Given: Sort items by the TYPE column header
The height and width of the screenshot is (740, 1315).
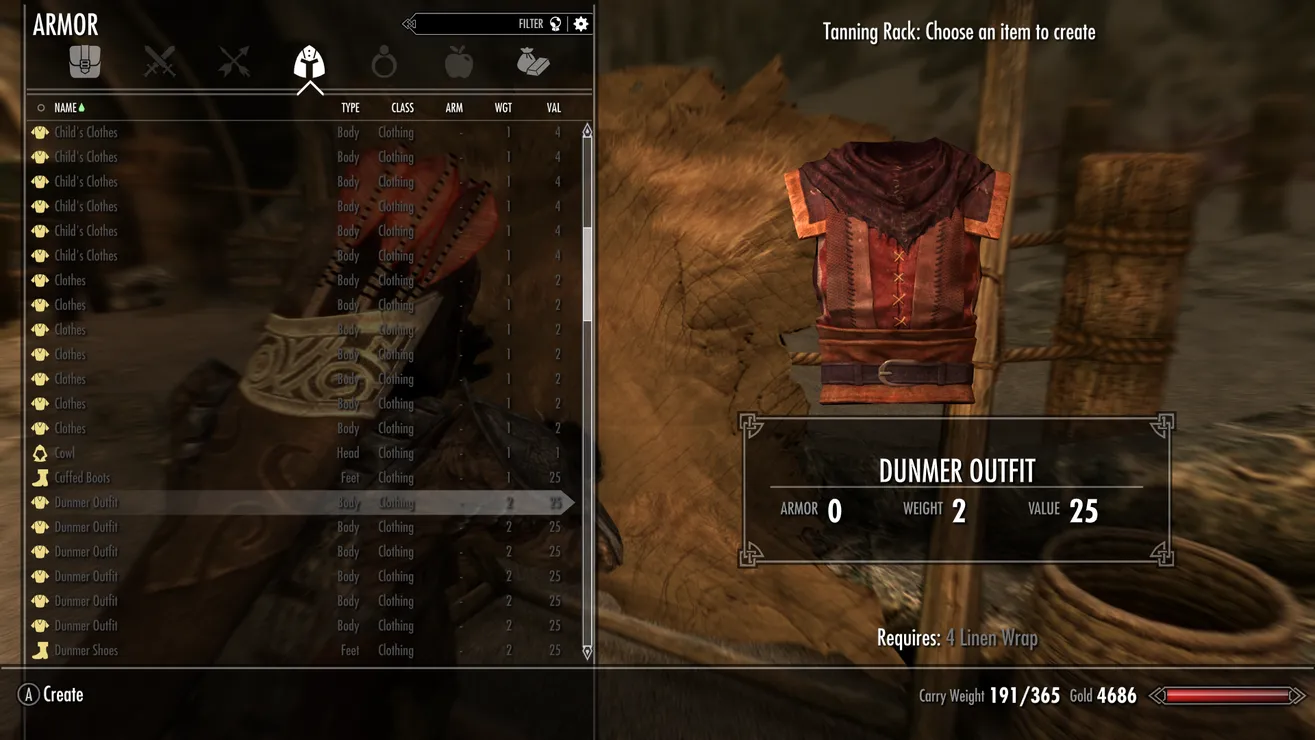Looking at the screenshot, I should [350, 108].
